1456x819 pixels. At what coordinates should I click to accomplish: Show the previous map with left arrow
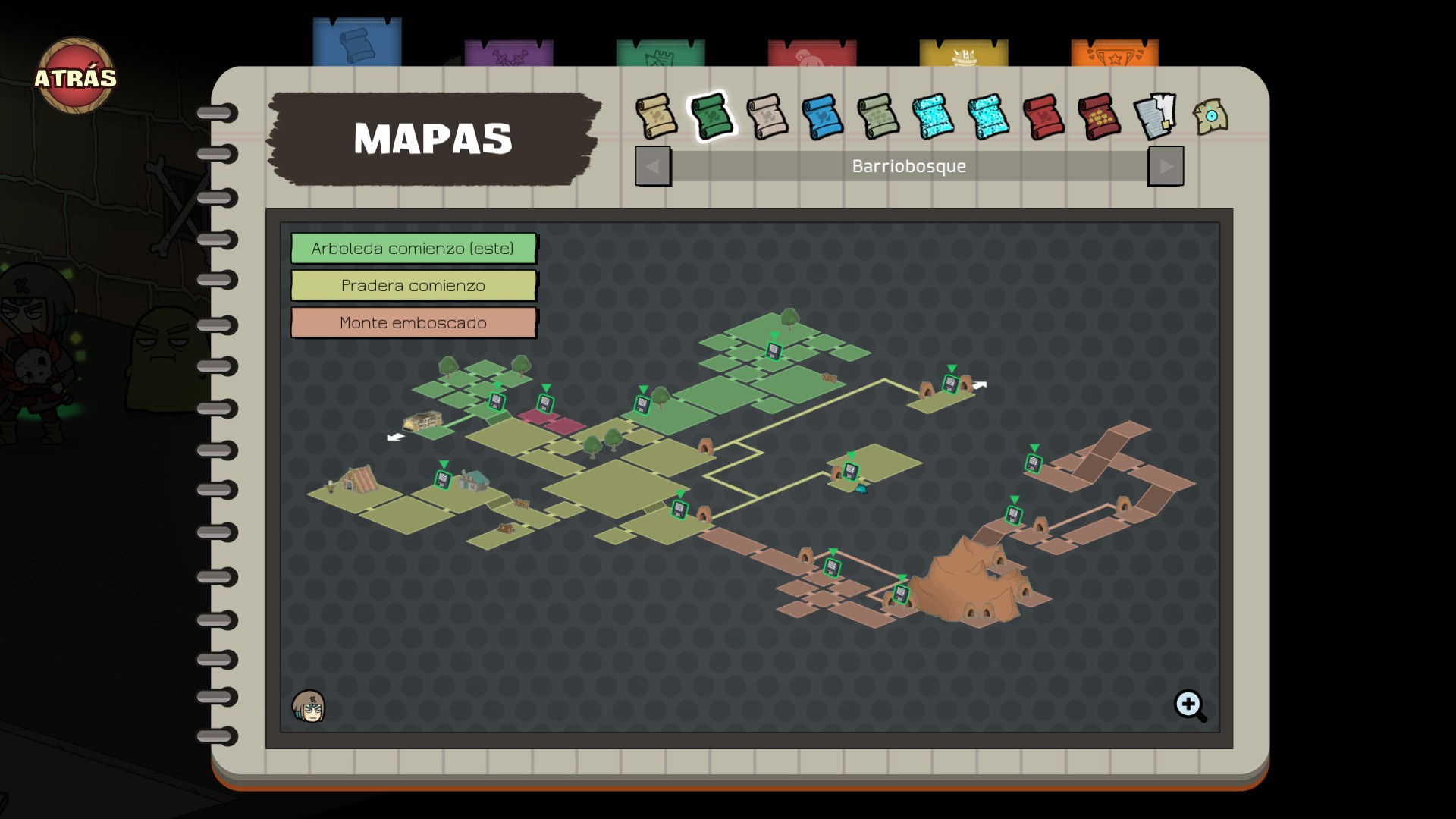click(x=652, y=166)
